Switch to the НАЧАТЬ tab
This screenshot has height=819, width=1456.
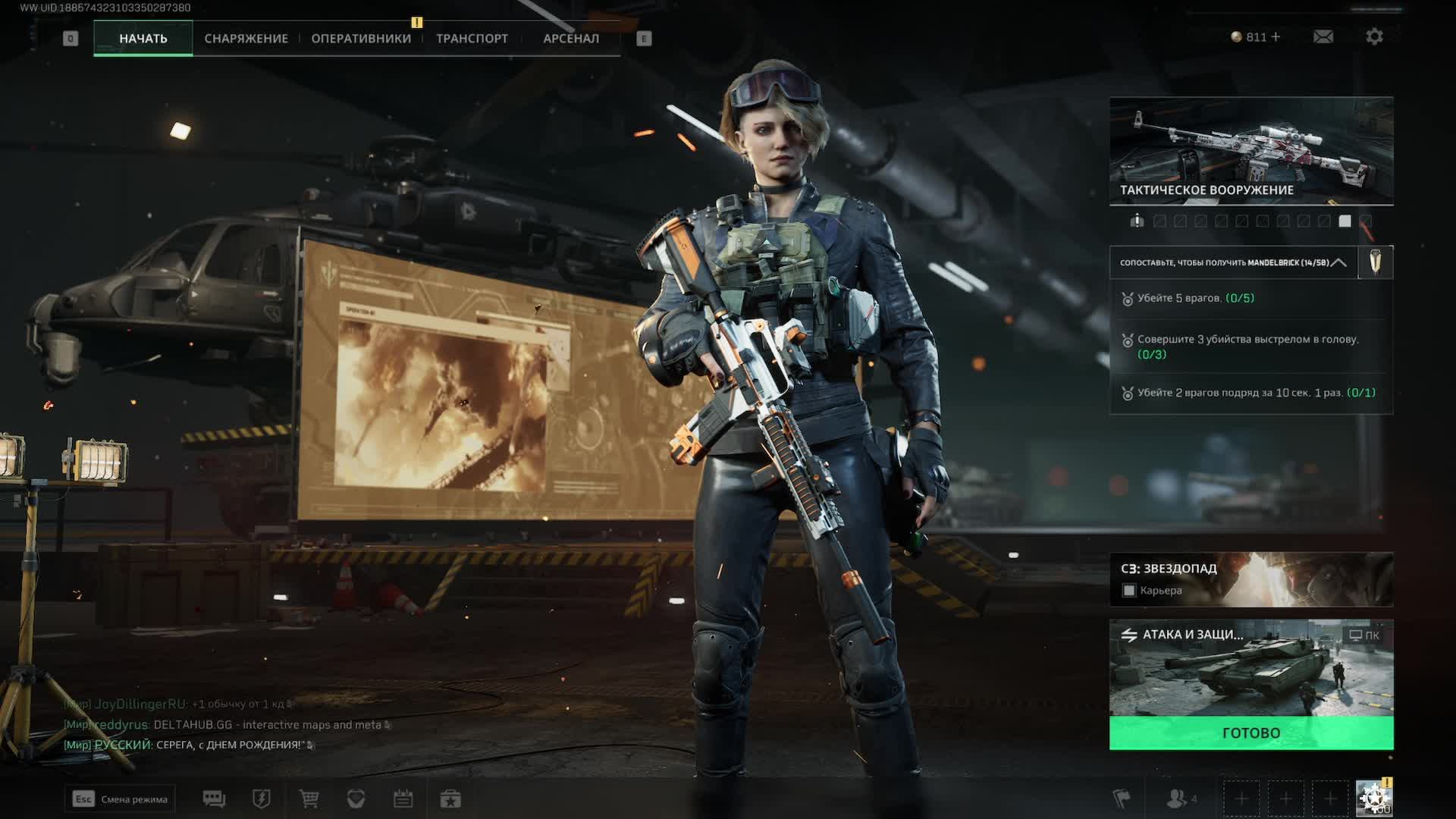pos(143,39)
